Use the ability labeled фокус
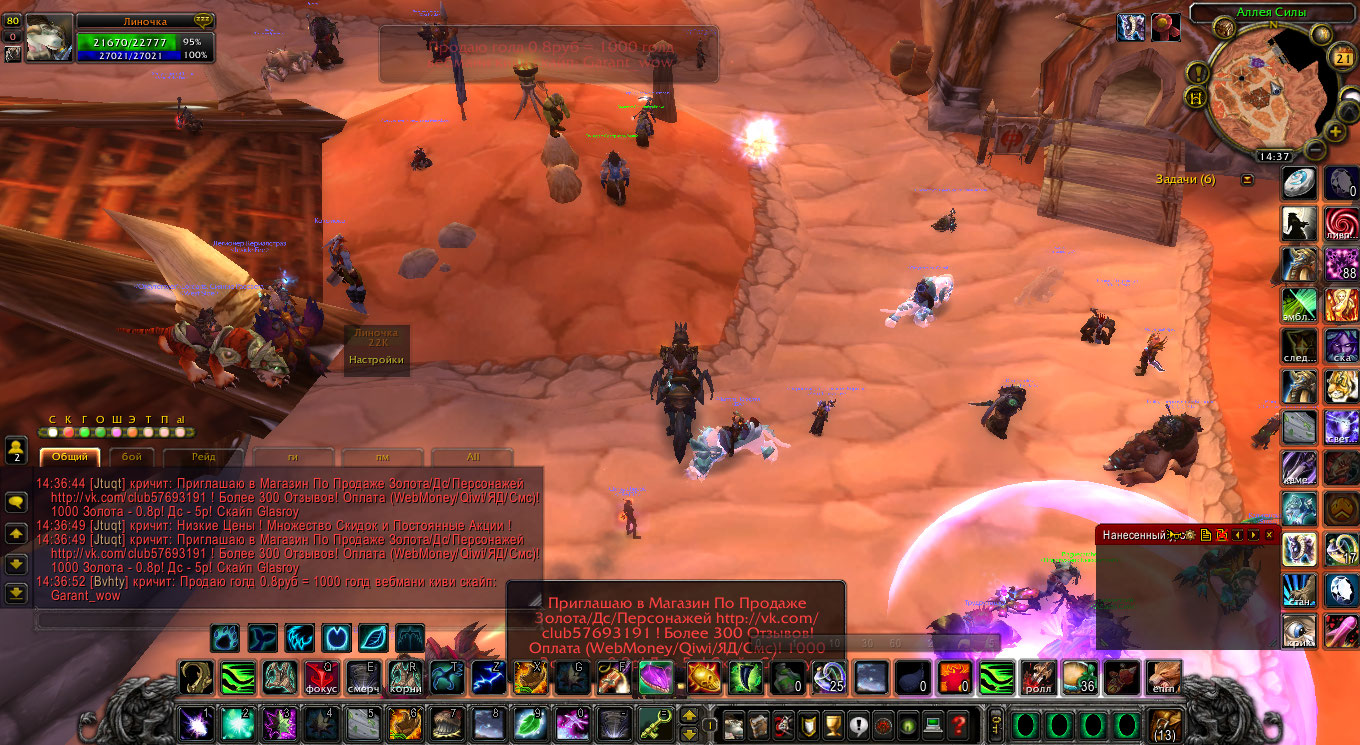1360x745 pixels. point(320,677)
